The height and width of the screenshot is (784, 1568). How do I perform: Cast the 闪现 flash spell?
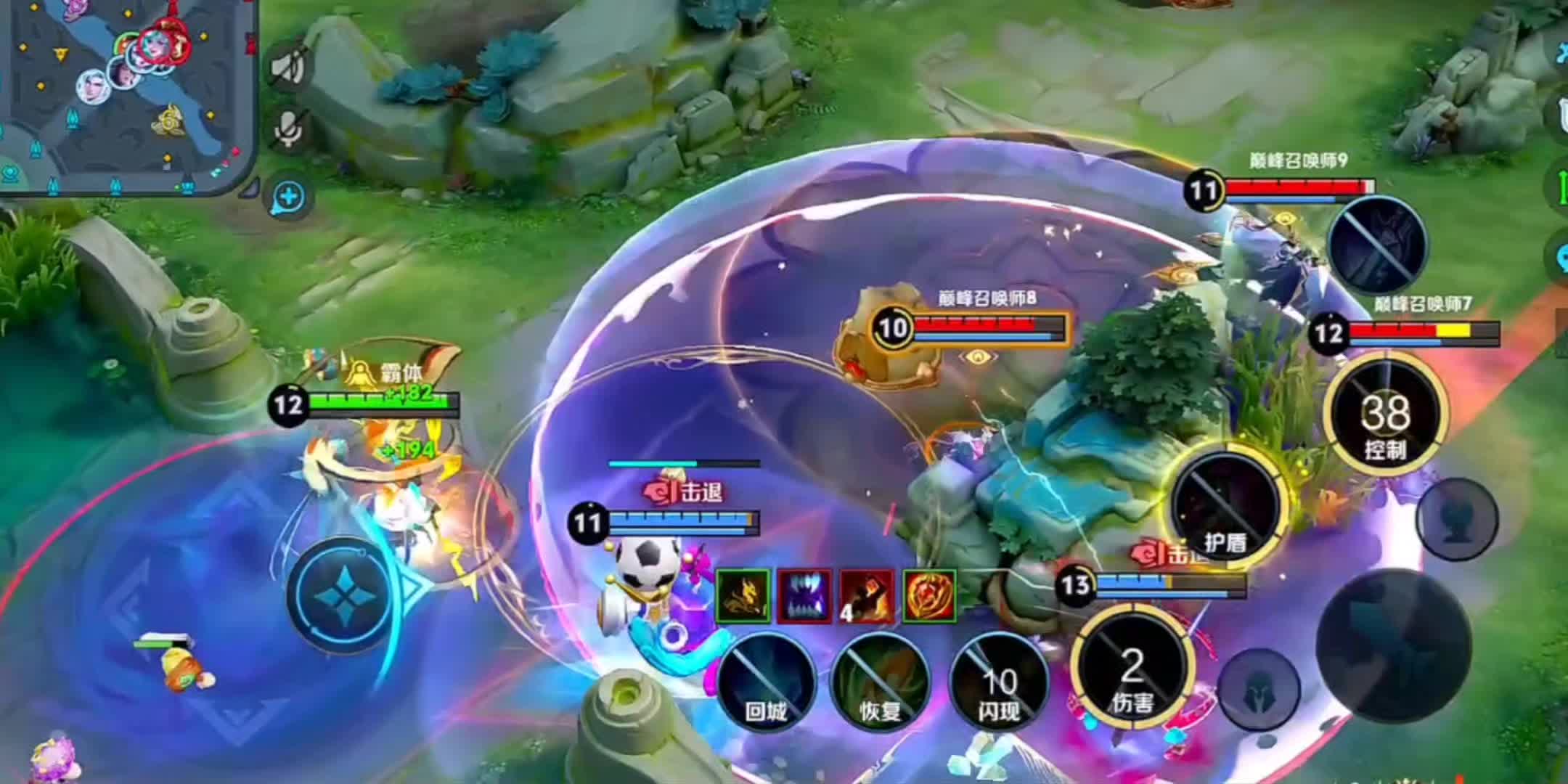point(999,681)
